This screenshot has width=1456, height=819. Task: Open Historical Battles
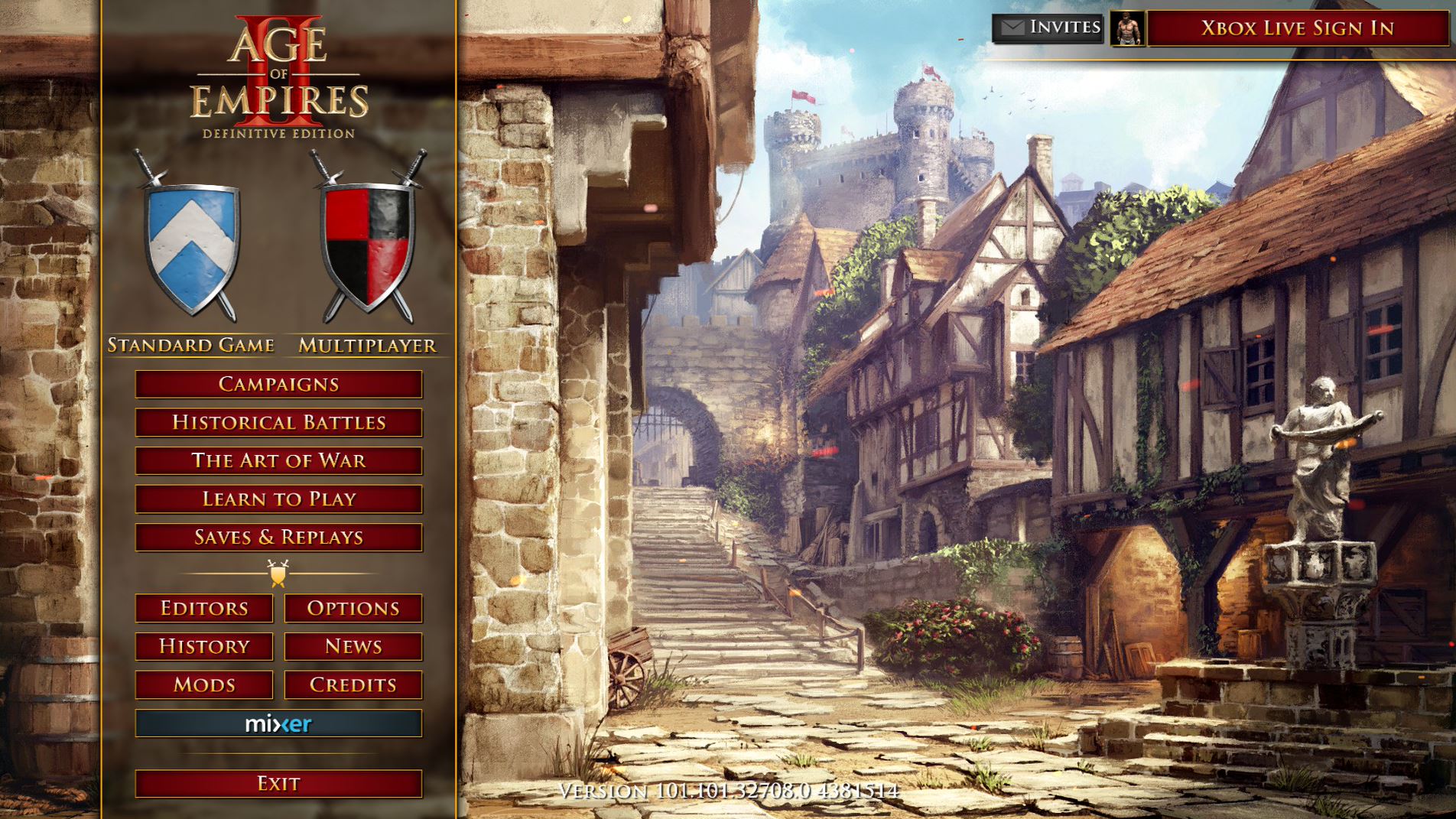[277, 423]
